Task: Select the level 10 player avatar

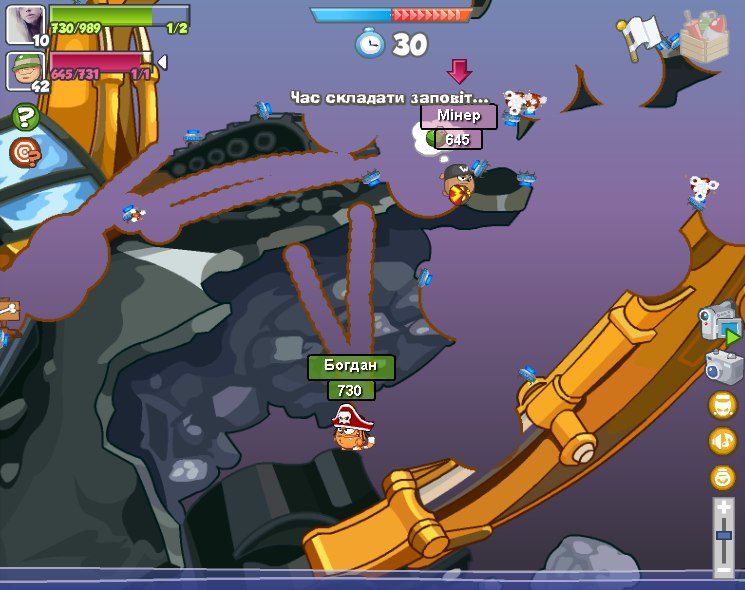Action: 25,24
